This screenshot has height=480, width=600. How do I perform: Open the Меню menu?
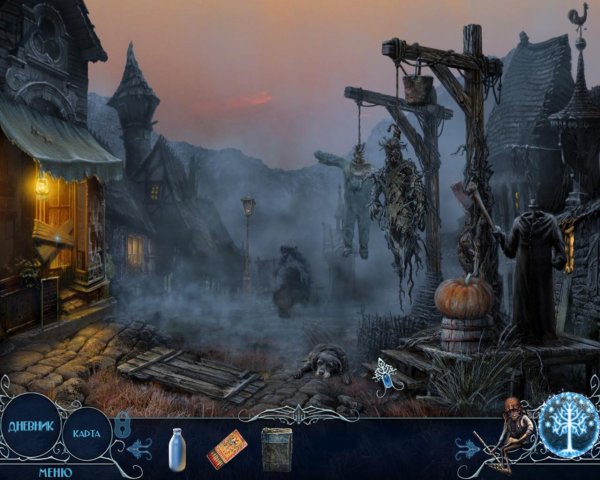tap(55, 471)
